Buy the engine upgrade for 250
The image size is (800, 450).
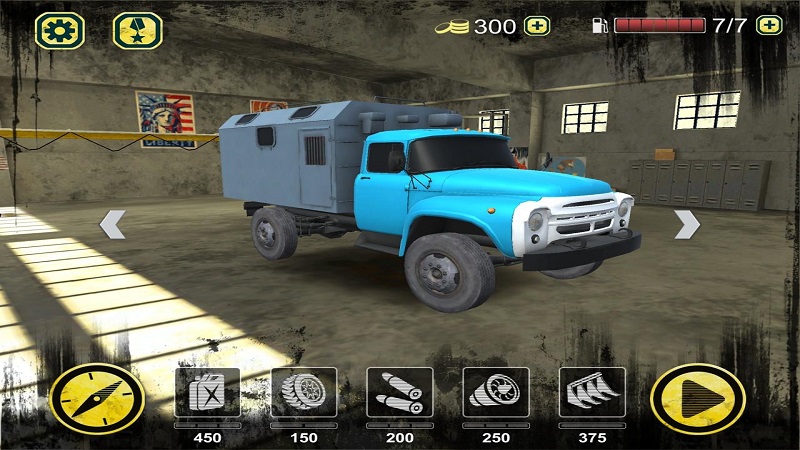click(x=496, y=393)
